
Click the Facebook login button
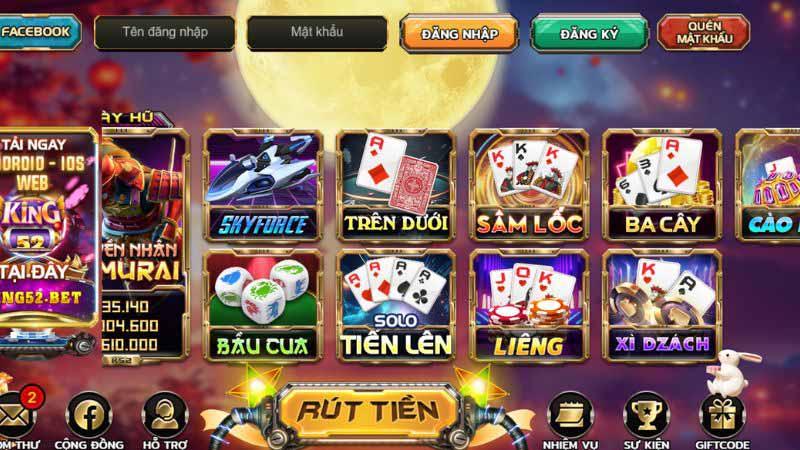tap(38, 32)
